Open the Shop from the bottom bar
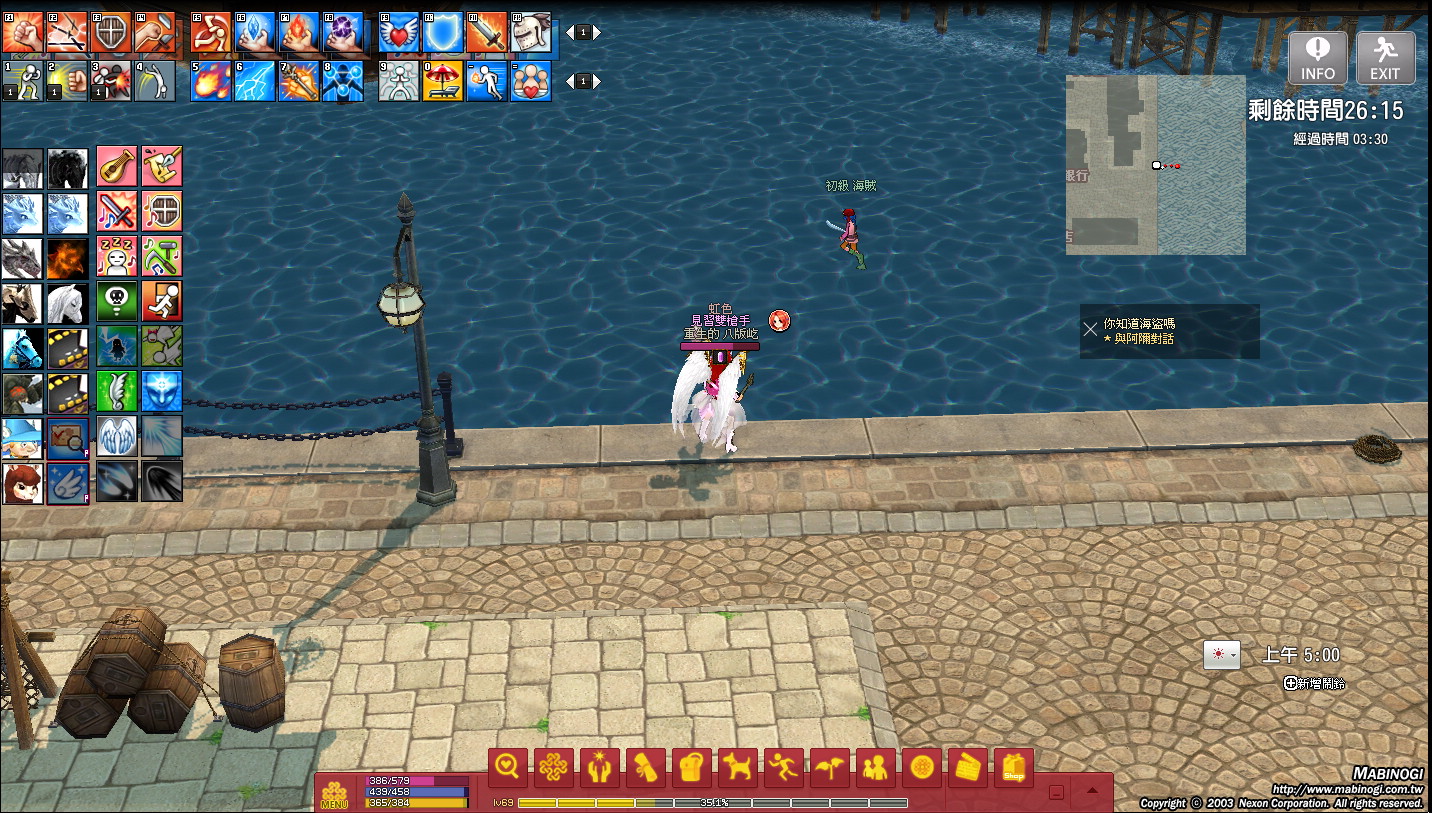Screen dimensions: 1432x813 click(x=1014, y=768)
